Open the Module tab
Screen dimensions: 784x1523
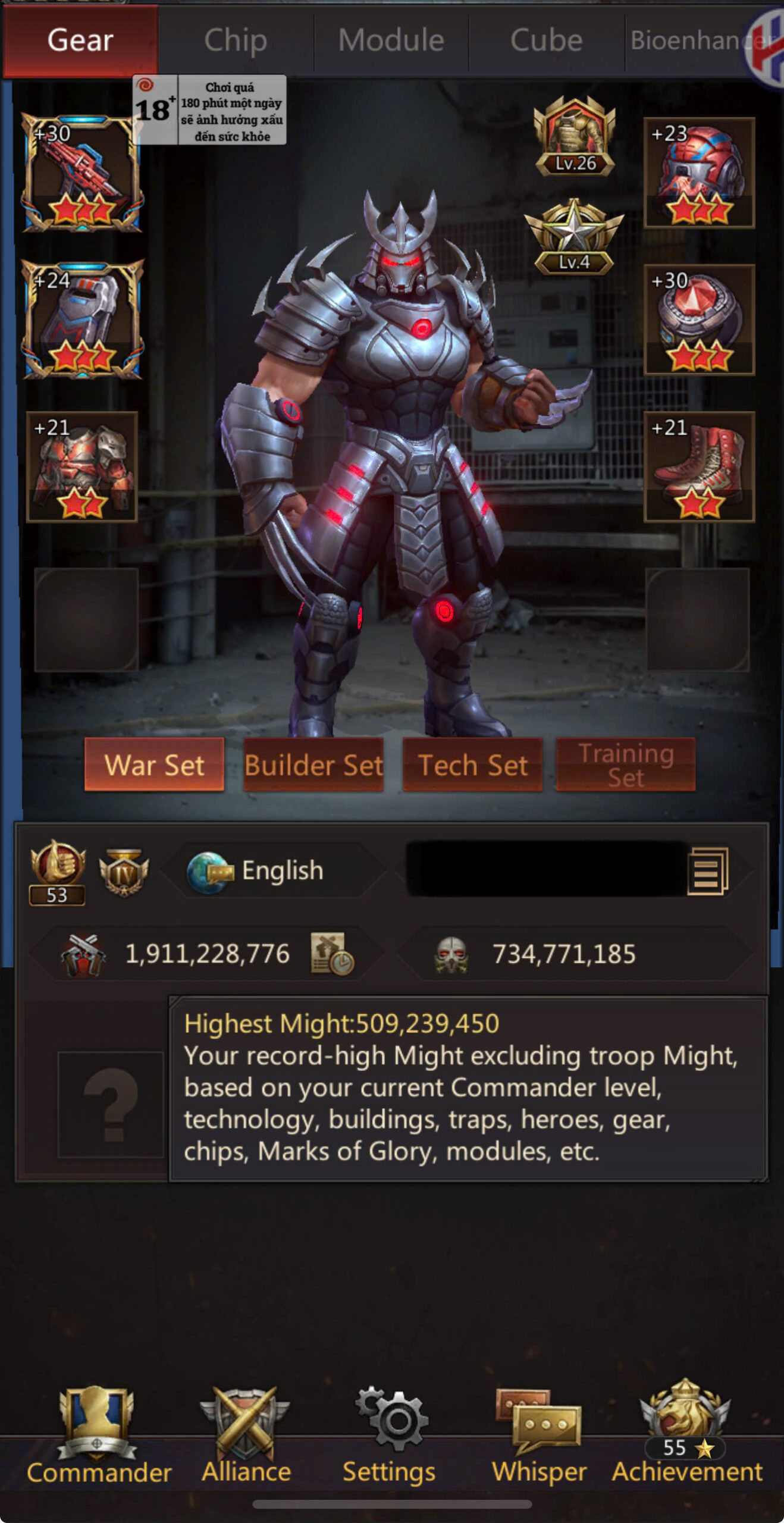click(391, 40)
